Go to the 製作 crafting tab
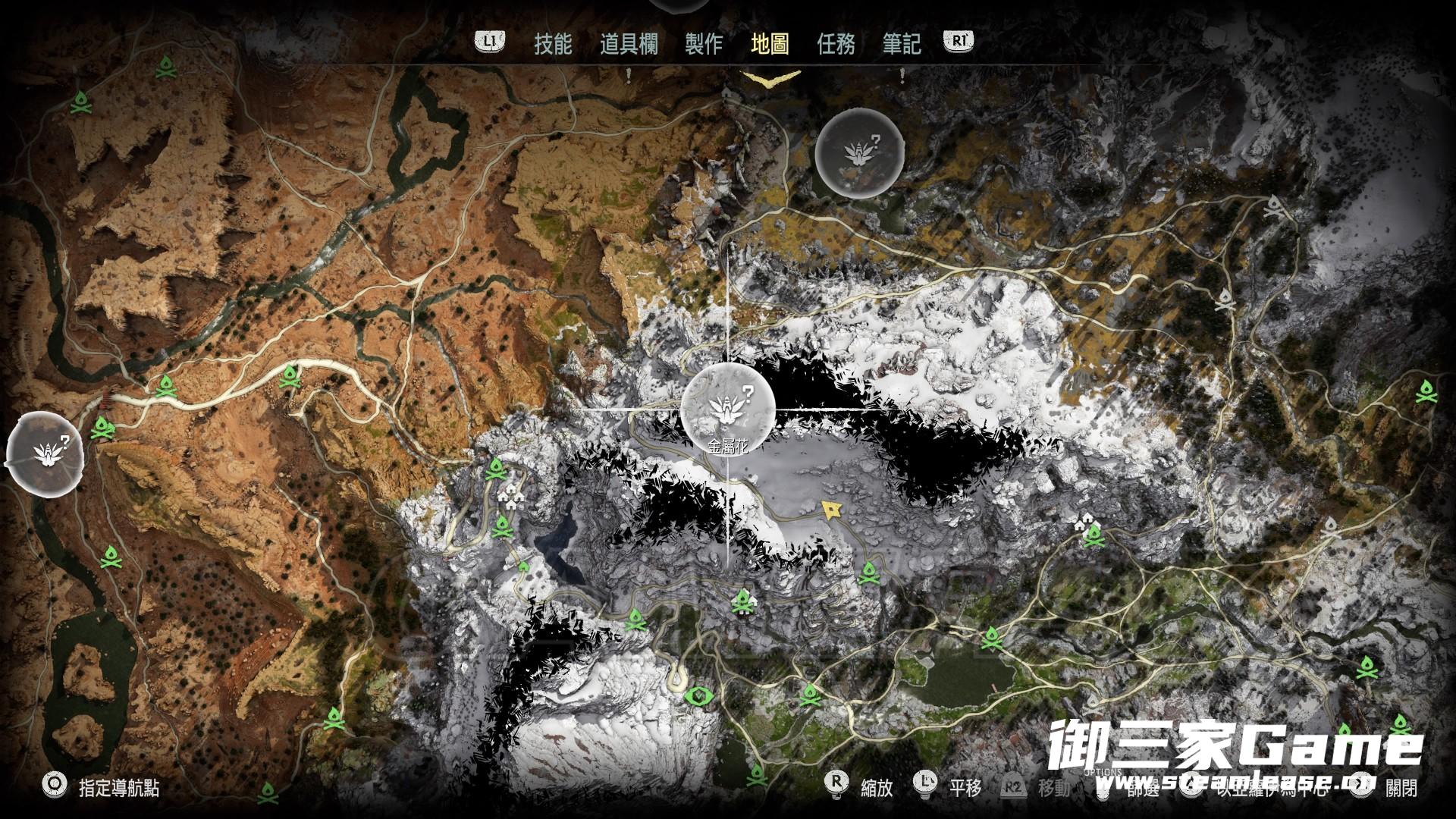1456x819 pixels. pyautogui.click(x=704, y=44)
